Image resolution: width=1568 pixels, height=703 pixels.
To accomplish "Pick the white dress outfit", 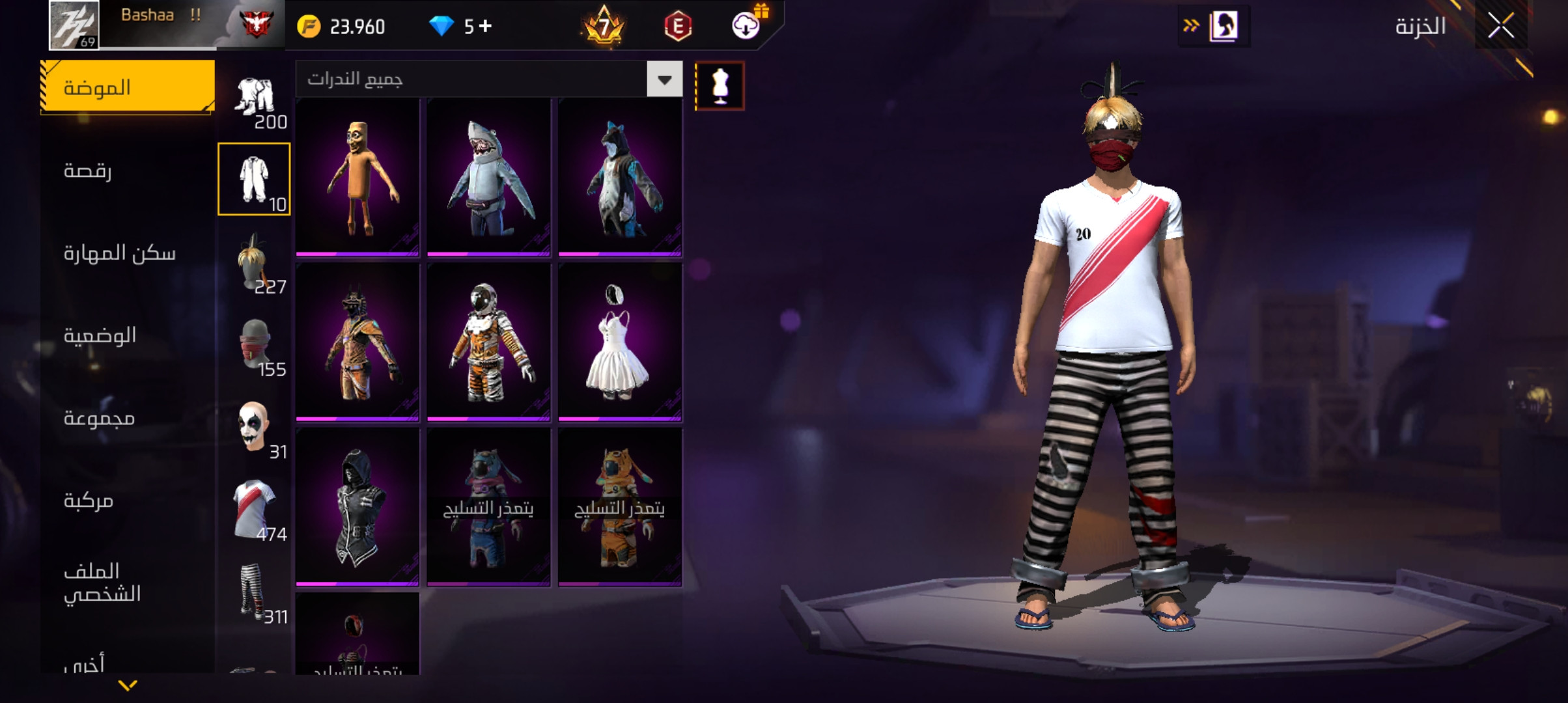I will (x=619, y=342).
